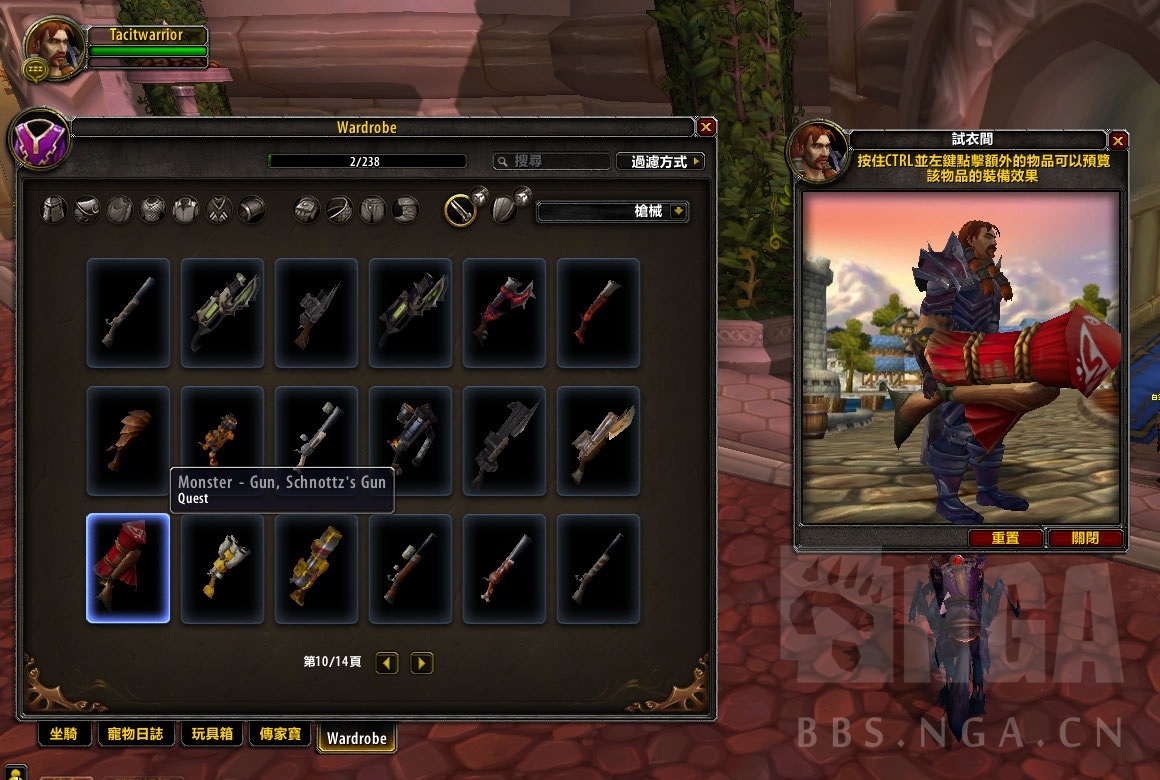Viewport: 1160px width, 780px height.
Task: Select the off-hand shield slot icon
Action: click(505, 210)
